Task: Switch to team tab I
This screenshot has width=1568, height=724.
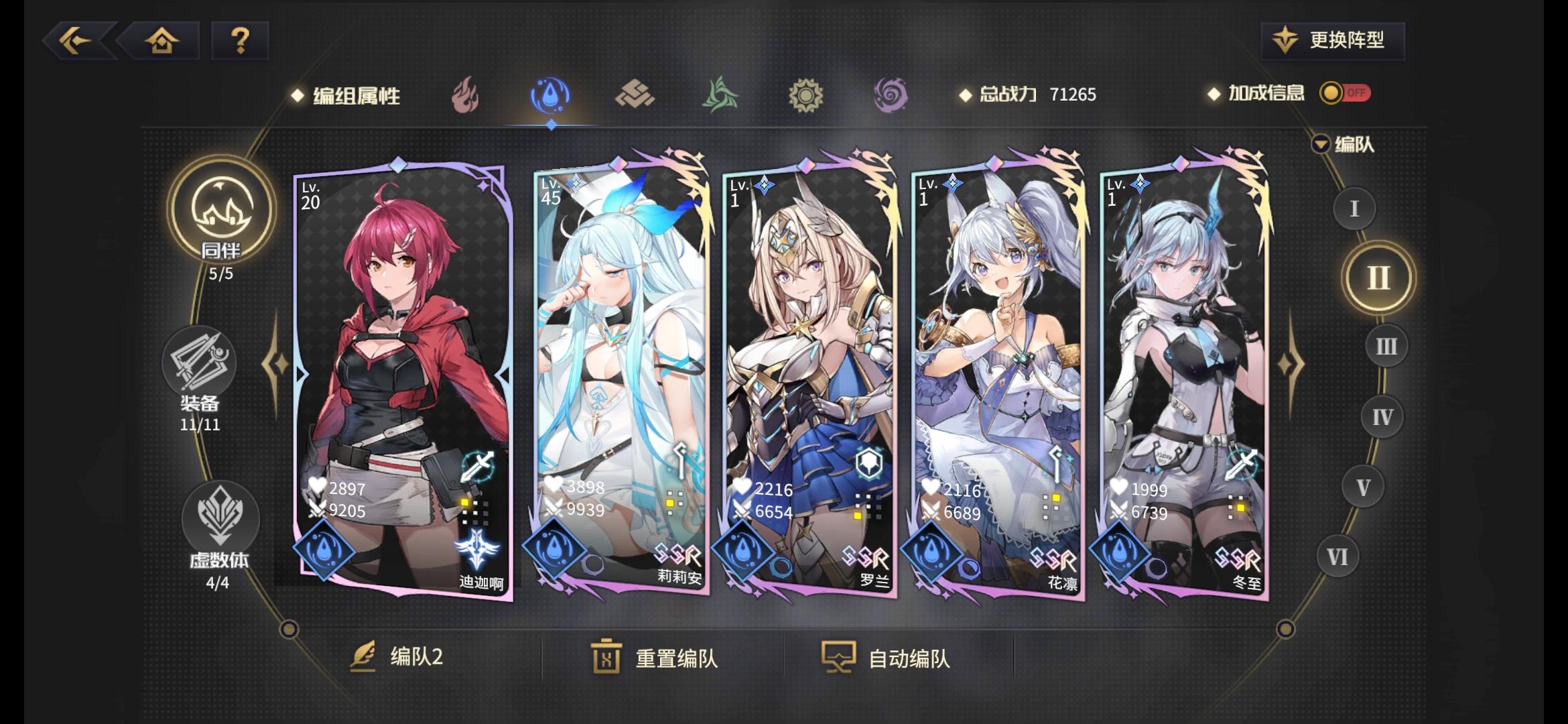Action: (x=1354, y=209)
